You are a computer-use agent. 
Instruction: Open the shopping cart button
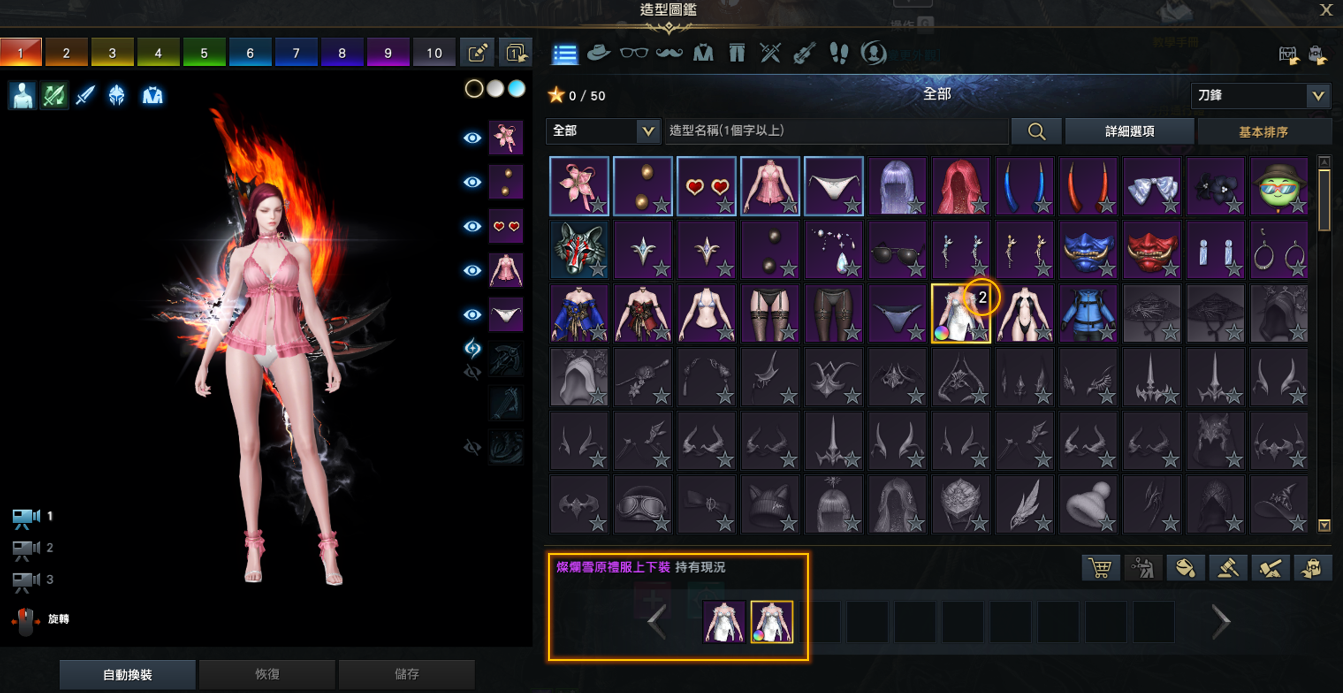click(x=1100, y=568)
